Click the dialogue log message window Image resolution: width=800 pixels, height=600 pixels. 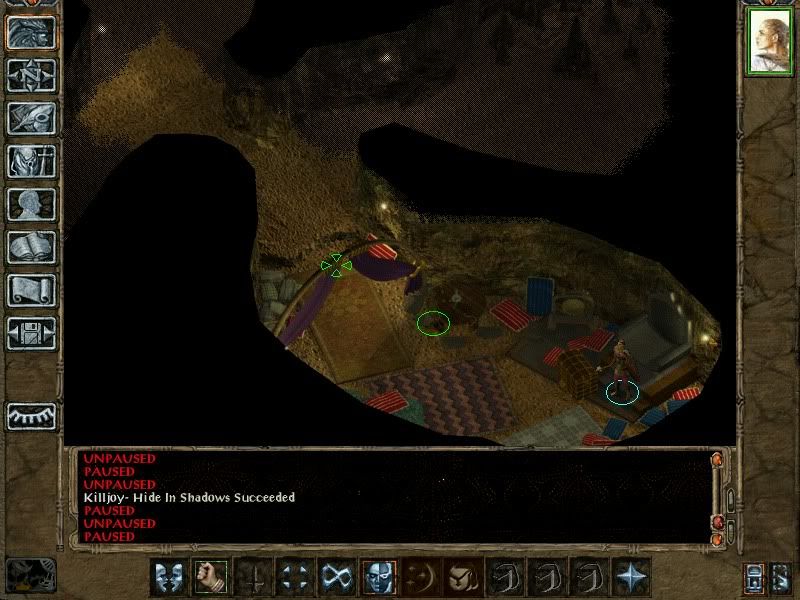pyautogui.click(x=390, y=497)
